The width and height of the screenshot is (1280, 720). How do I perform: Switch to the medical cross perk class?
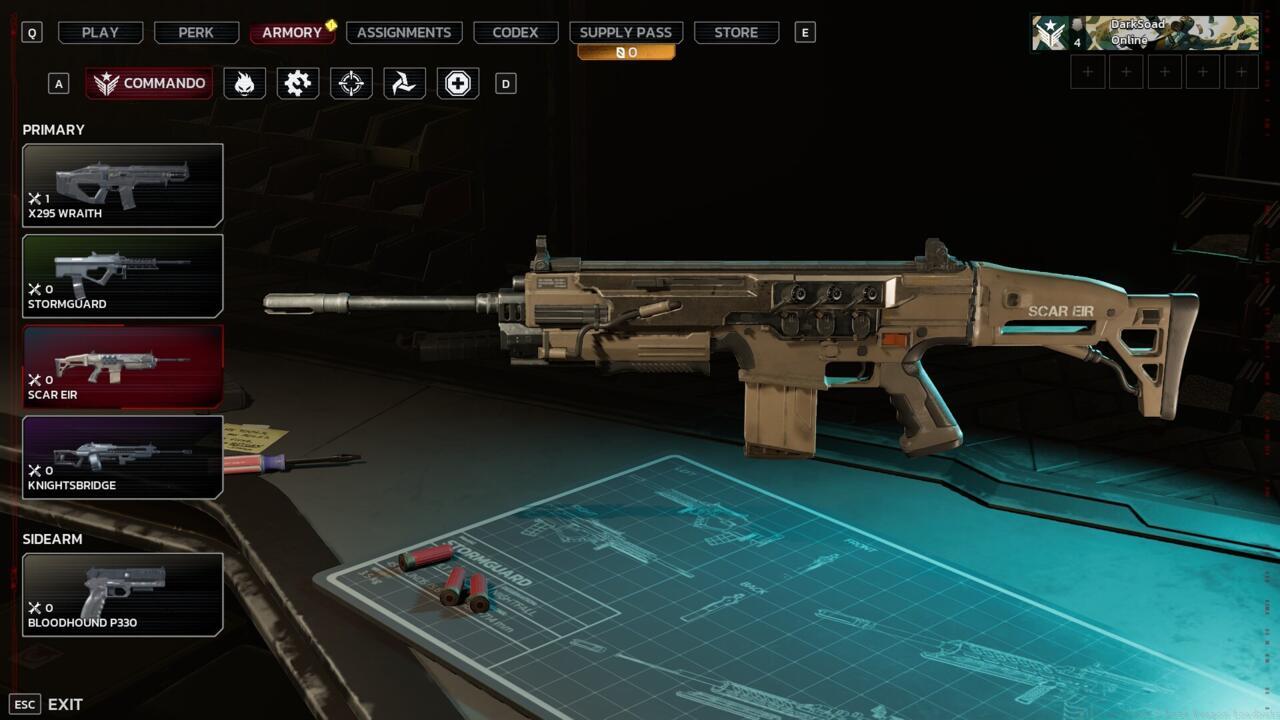458,83
